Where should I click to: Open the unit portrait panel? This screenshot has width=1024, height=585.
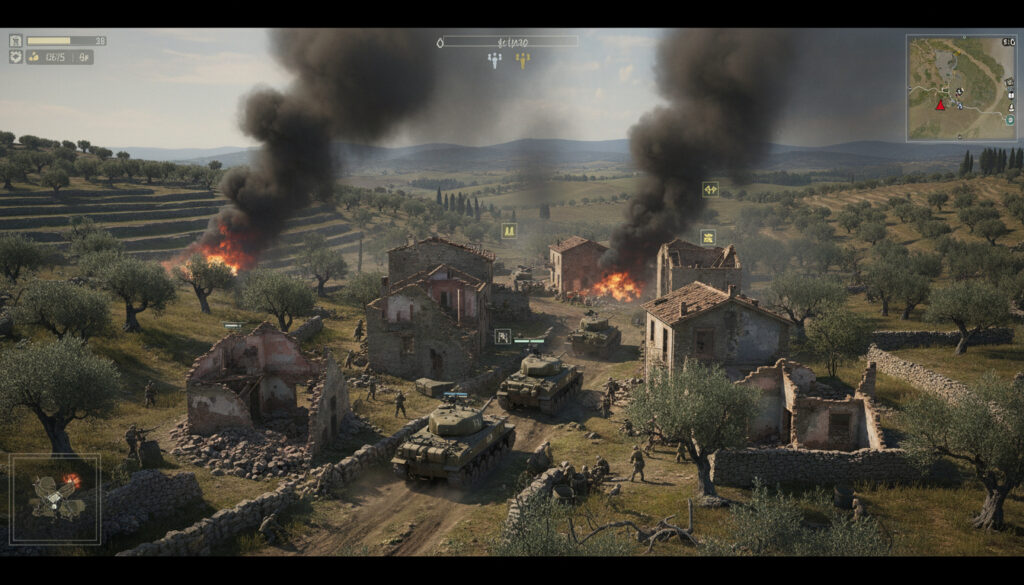click(55, 499)
